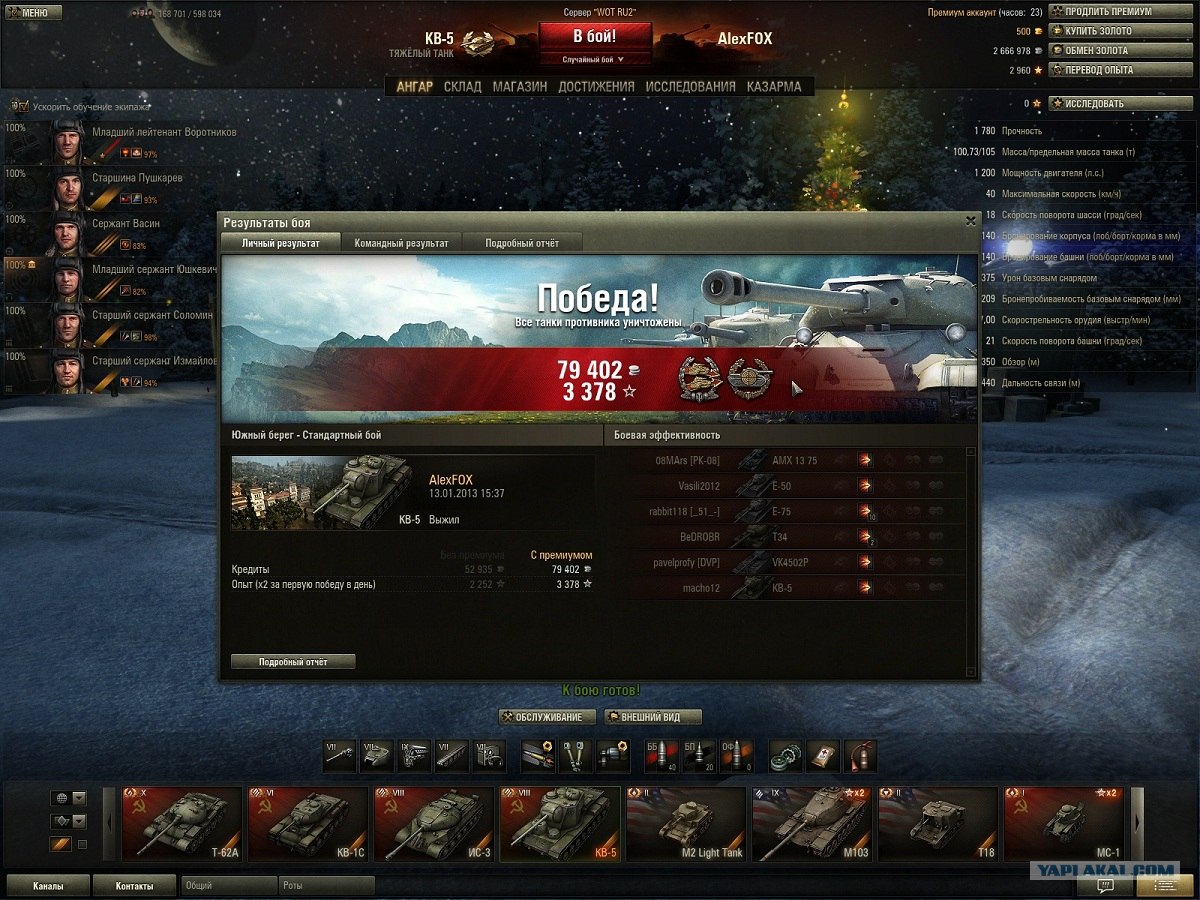Show the Казарма section
The width and height of the screenshot is (1200, 900).
point(773,87)
